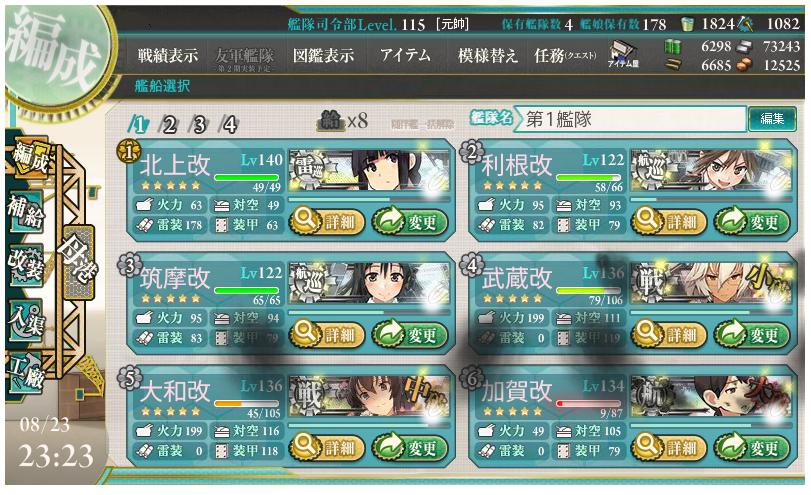Viewport: 811px width, 495px height.
Task: Click the 編集 fleet name edit button
Action: pos(773,119)
